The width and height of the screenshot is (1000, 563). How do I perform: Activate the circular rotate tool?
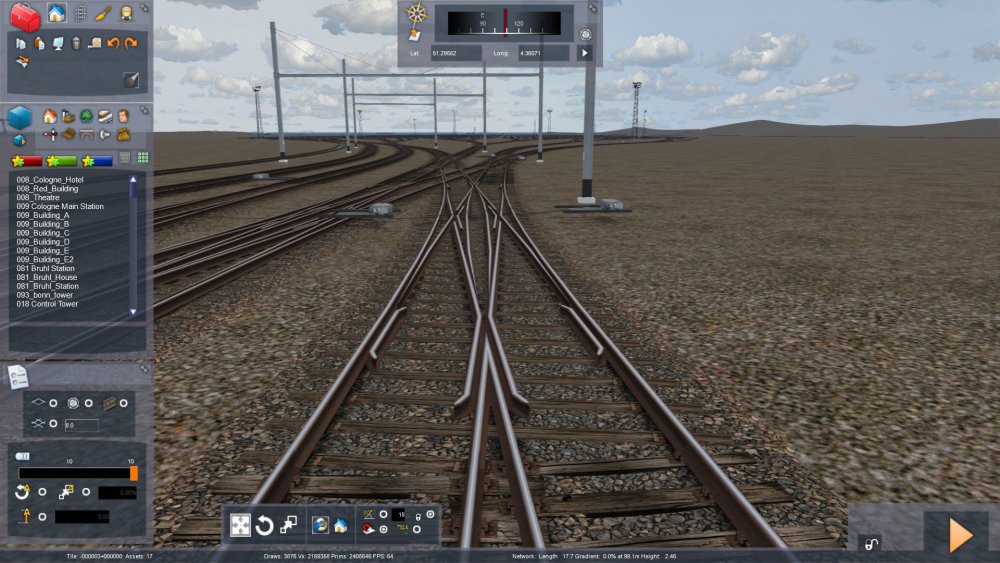[x=264, y=525]
